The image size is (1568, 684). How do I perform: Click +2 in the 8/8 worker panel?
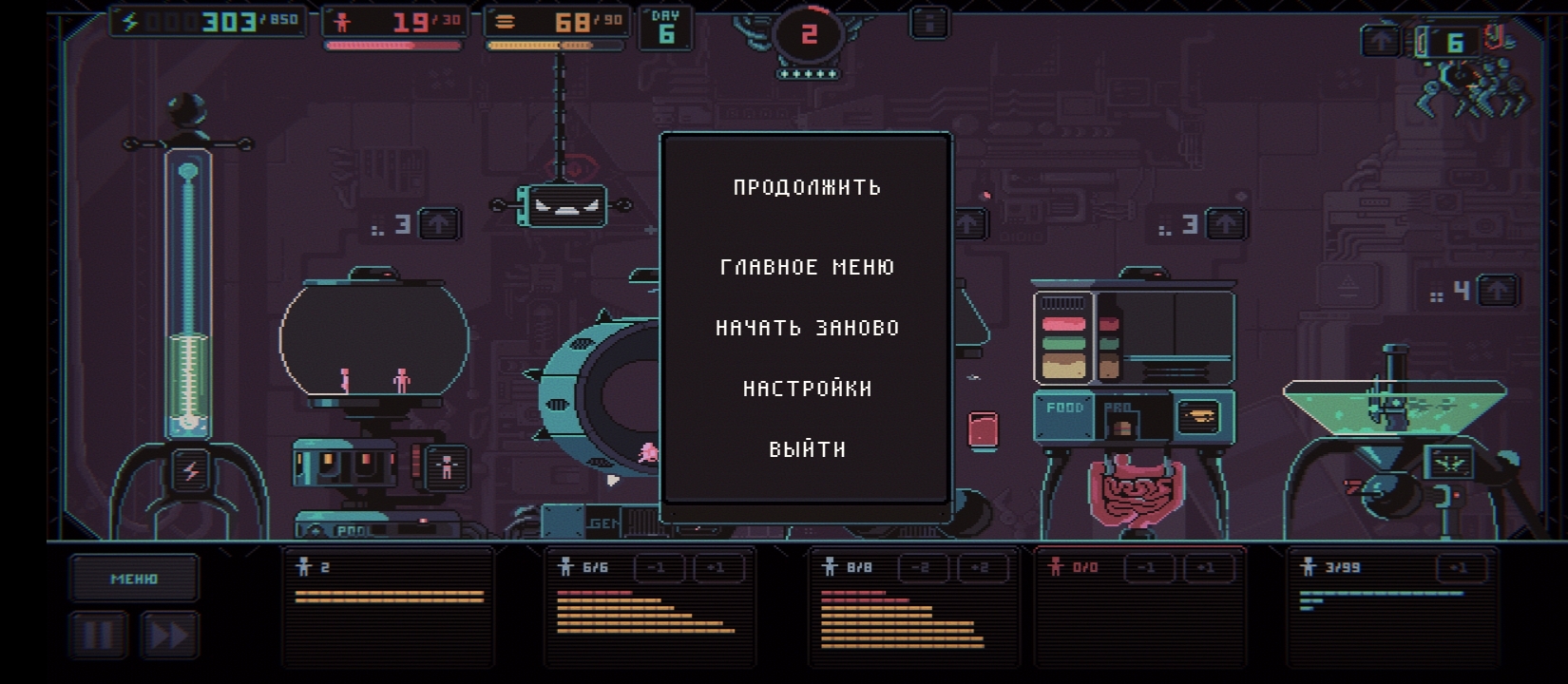(x=981, y=568)
